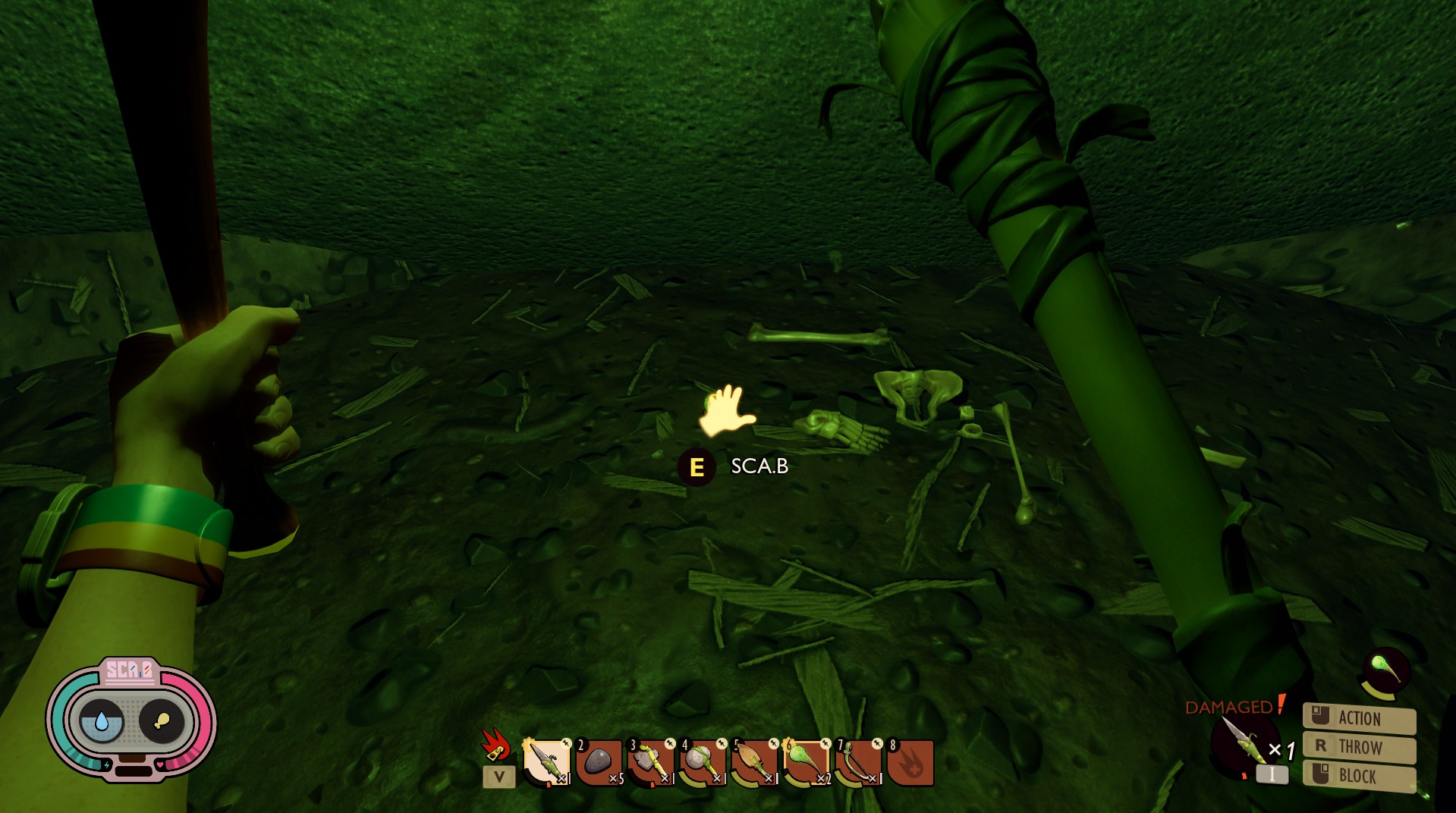Choose the pebblet axe hotbar slot
Image resolution: width=1456 pixels, height=813 pixels.
650,761
